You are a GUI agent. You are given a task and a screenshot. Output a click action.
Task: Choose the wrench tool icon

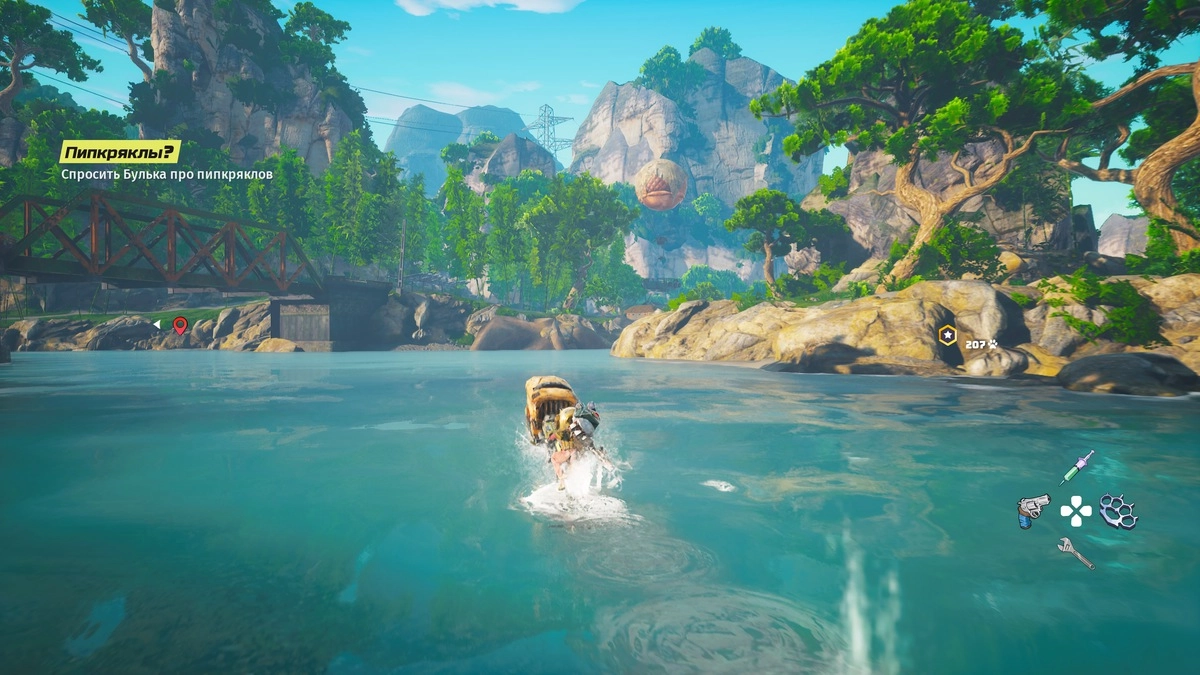pyautogui.click(x=1075, y=552)
